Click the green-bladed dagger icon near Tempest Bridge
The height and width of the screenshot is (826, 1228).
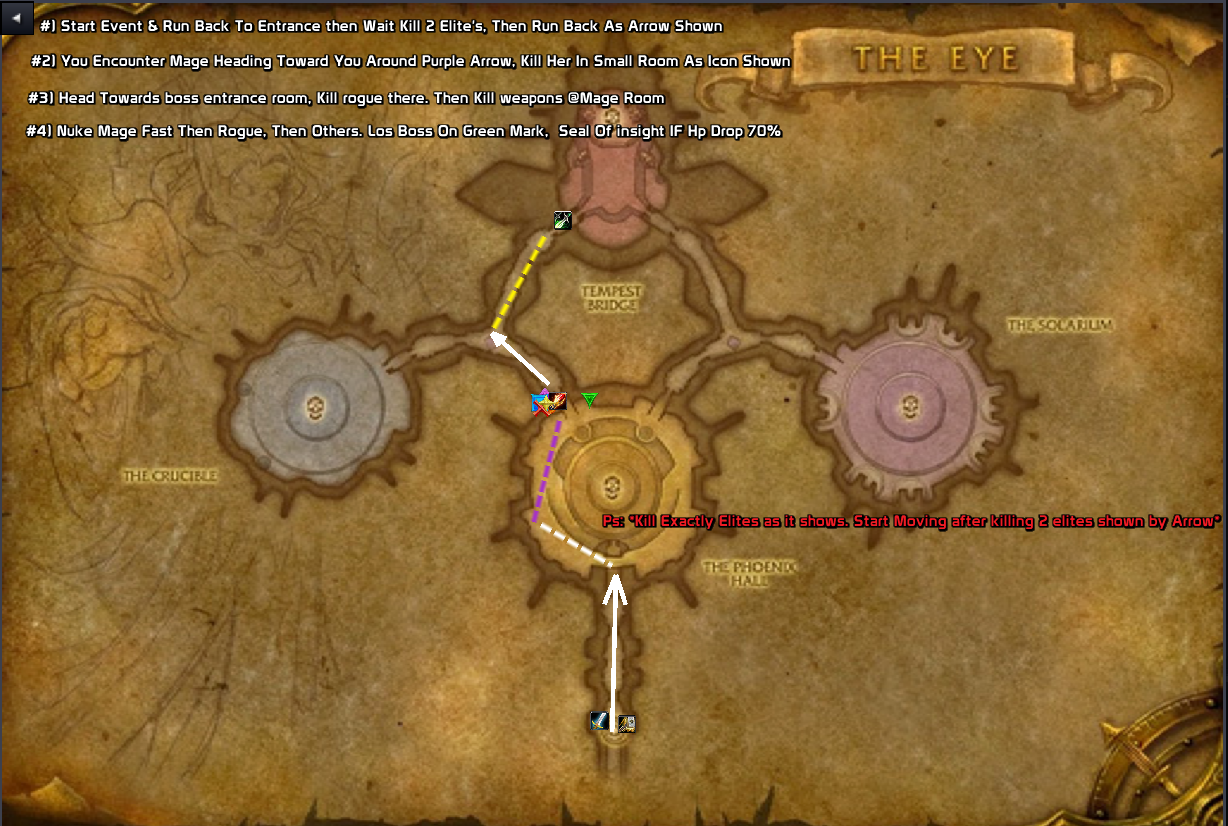point(563,220)
